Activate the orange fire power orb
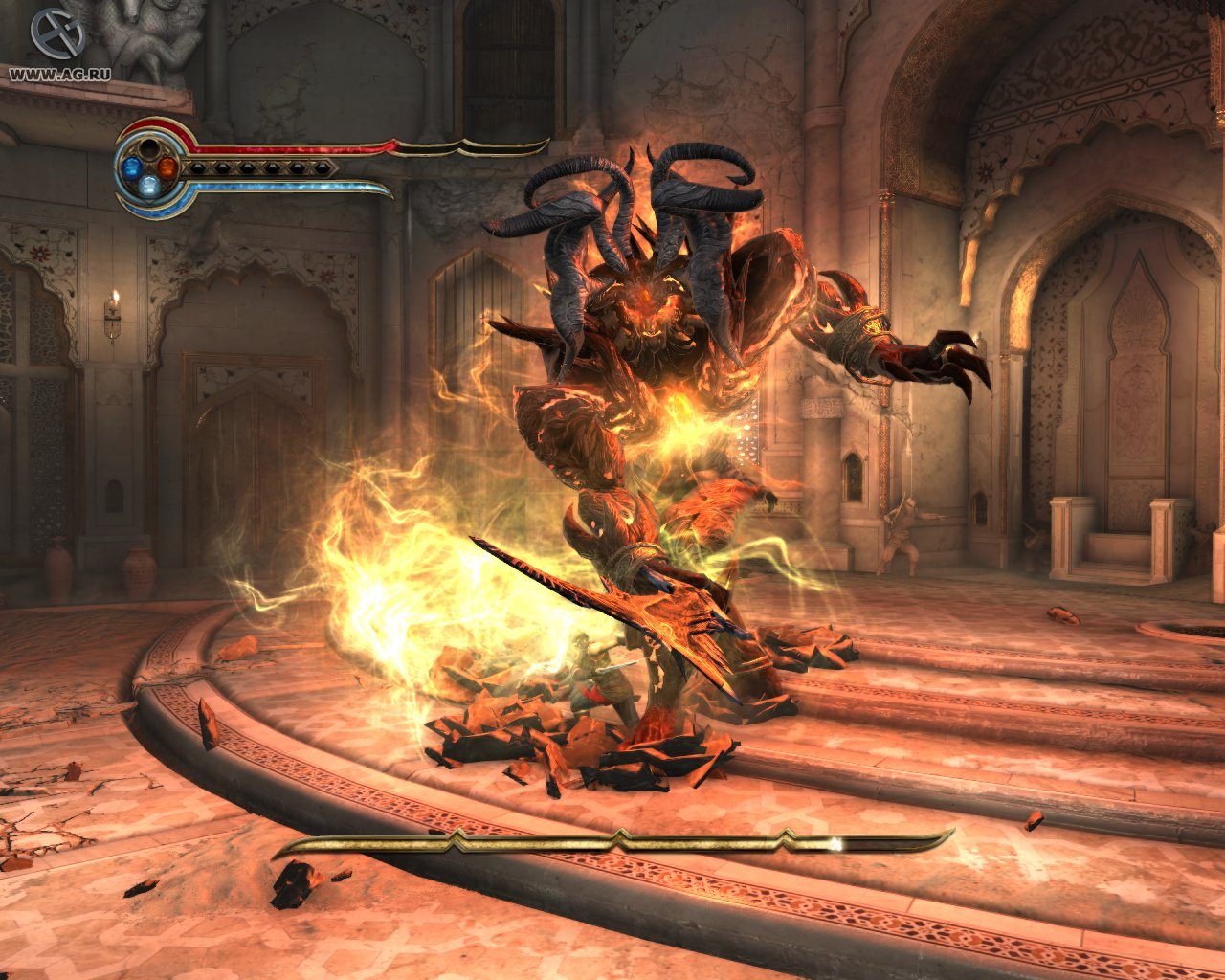1225x980 pixels. (167, 167)
